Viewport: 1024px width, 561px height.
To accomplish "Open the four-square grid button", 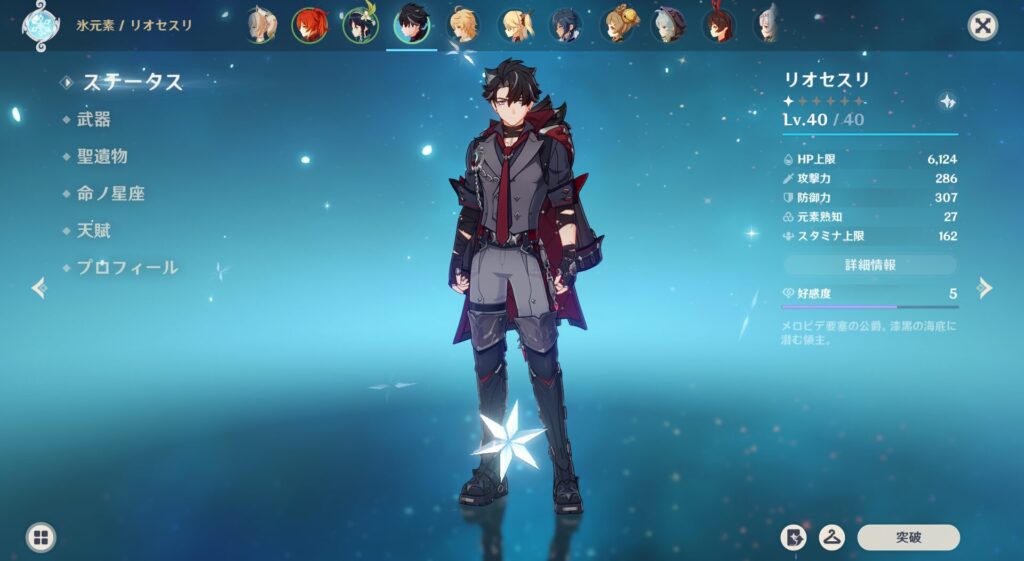I will (41, 537).
